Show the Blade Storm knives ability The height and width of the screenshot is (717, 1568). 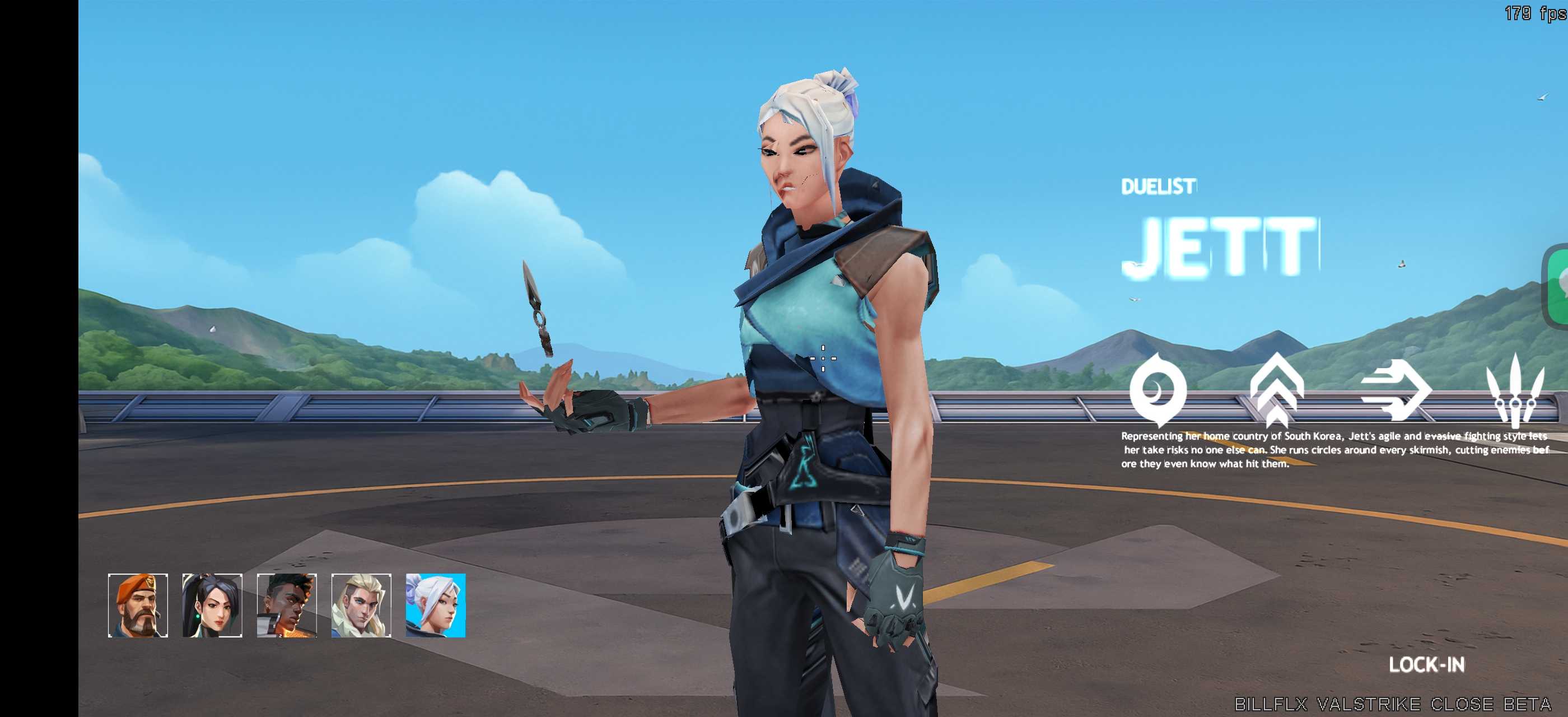tap(1515, 390)
